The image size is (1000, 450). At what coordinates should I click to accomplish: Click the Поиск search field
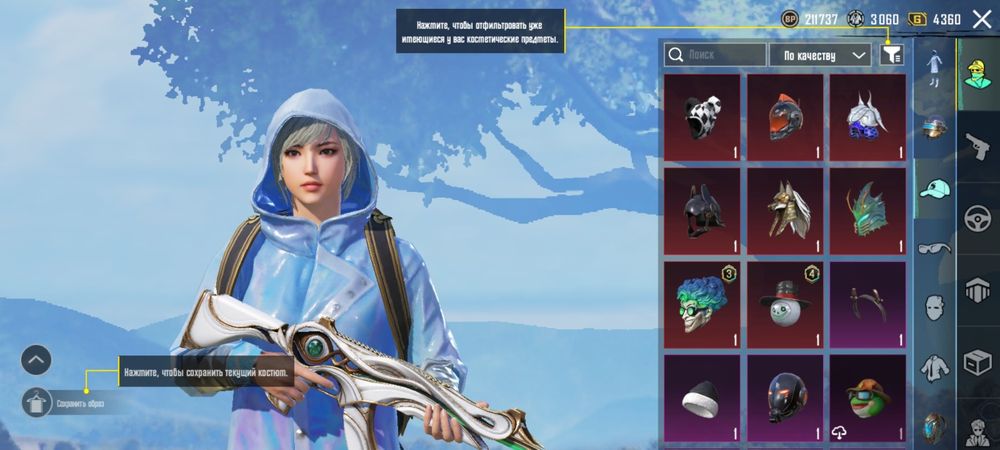tap(714, 55)
